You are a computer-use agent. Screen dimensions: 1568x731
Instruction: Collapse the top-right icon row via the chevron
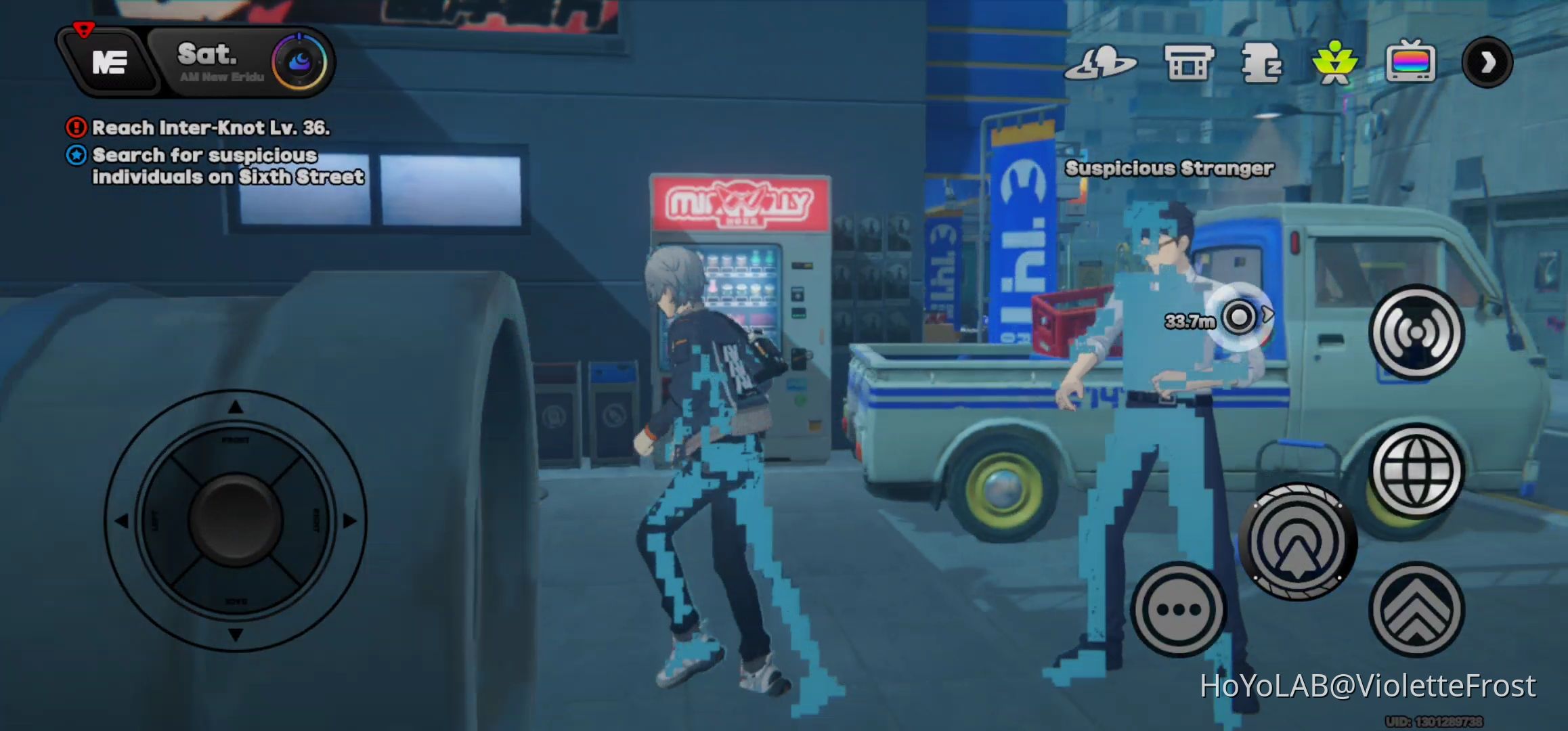[1487, 62]
